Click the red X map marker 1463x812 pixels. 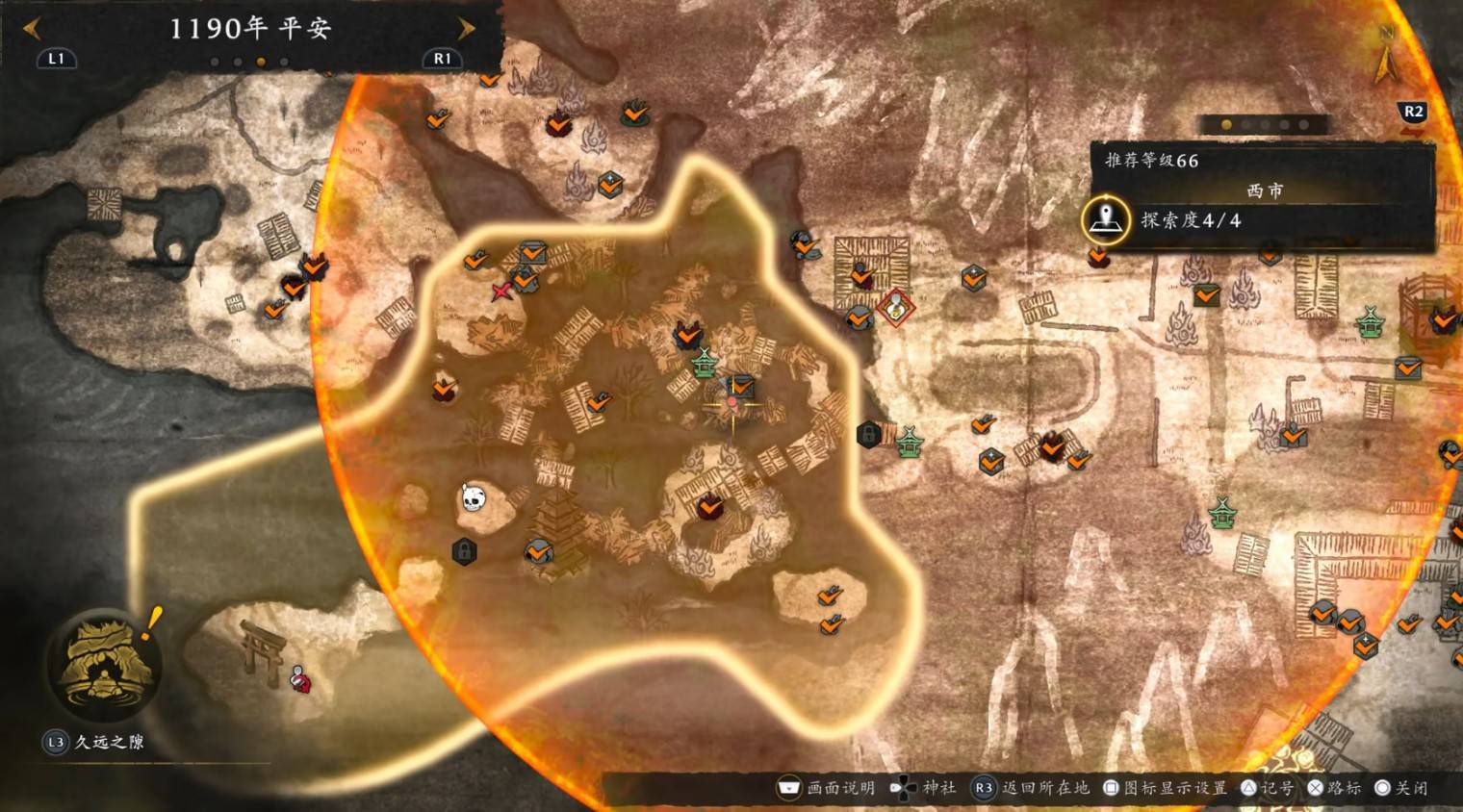[x=501, y=292]
